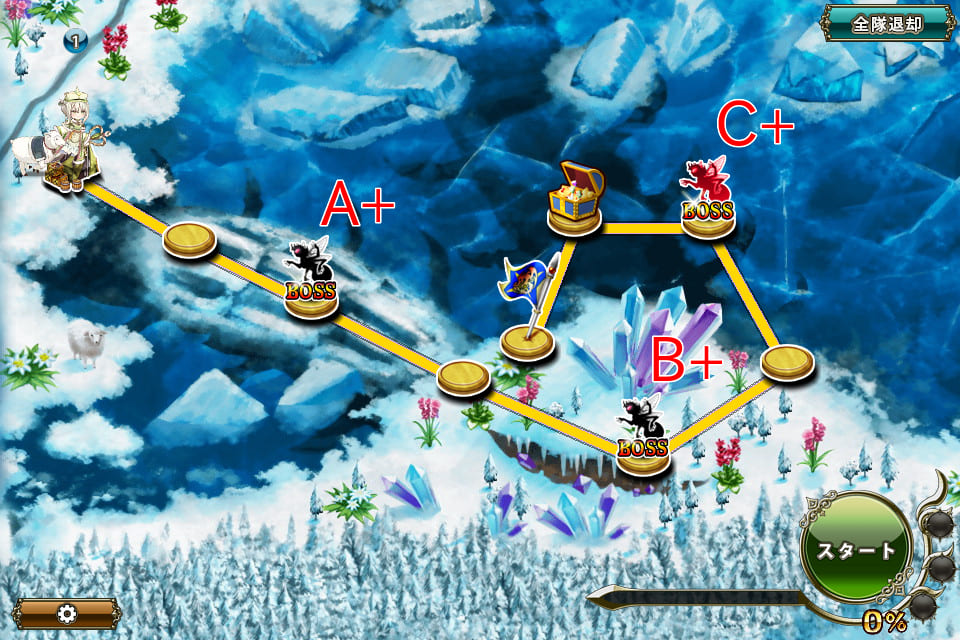Hit the green スタート start button
The image size is (960, 640).
point(856,549)
